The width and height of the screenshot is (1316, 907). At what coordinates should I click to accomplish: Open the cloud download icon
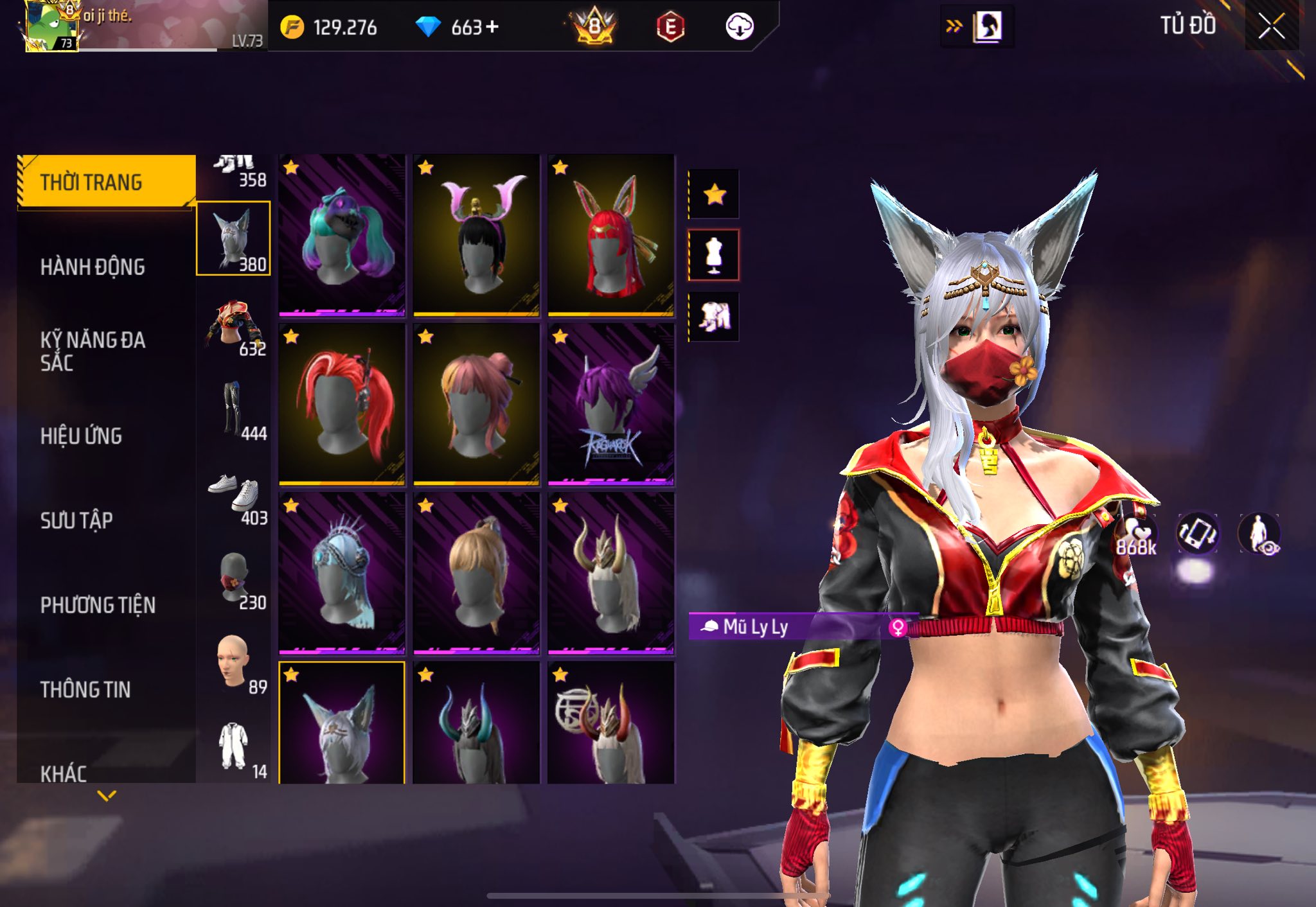click(739, 27)
